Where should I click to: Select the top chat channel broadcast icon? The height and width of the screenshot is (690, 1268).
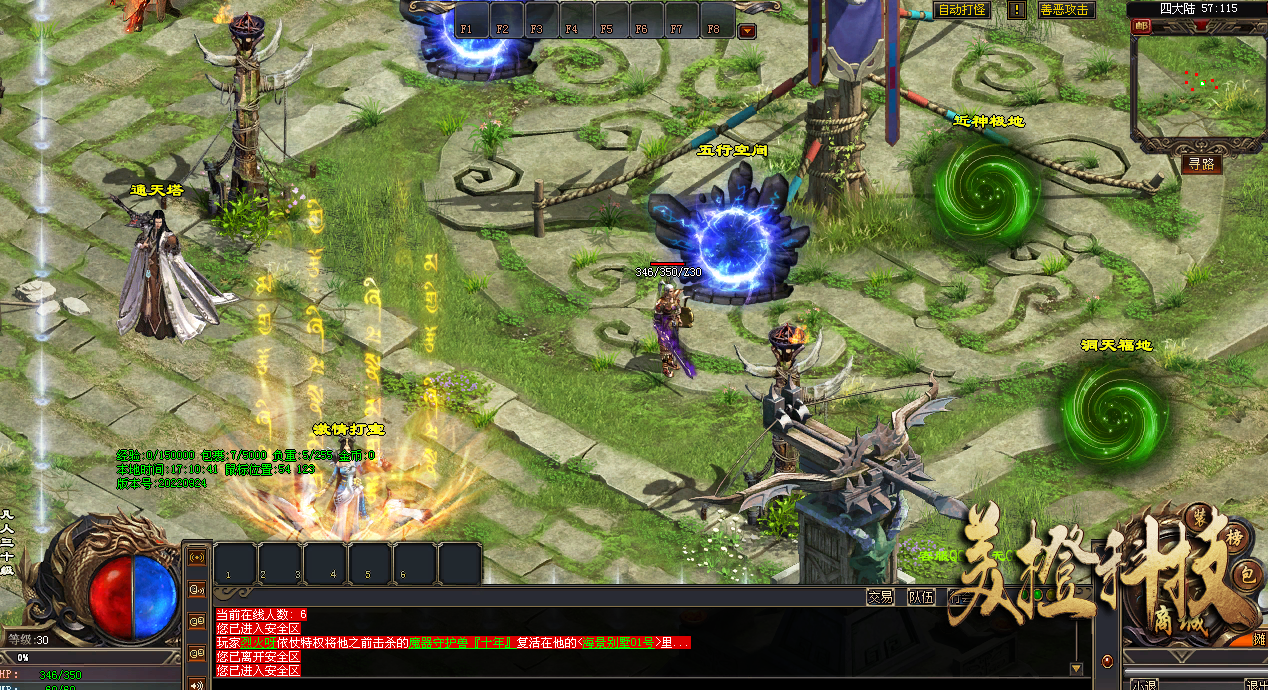click(x=196, y=556)
